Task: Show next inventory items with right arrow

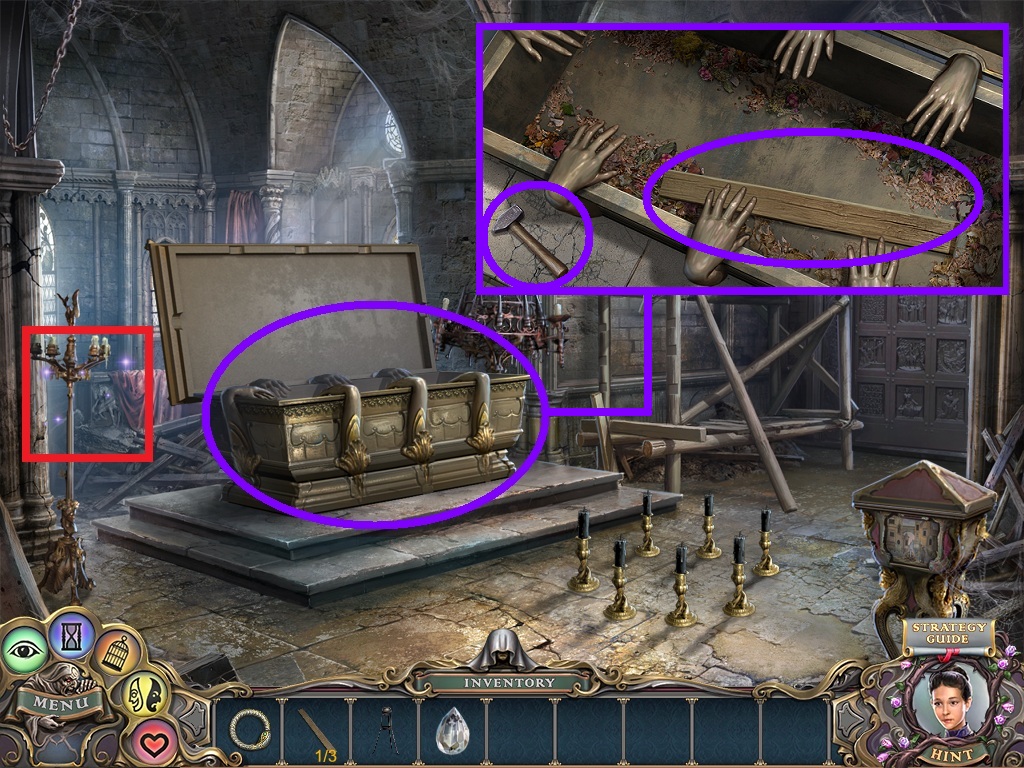Action: pyautogui.click(x=847, y=720)
